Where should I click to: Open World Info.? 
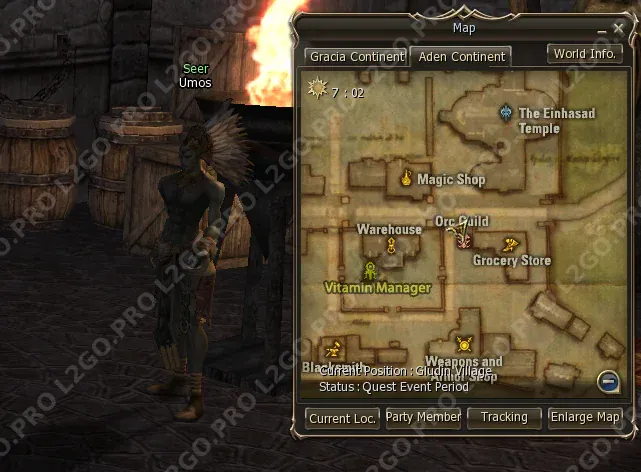click(584, 54)
